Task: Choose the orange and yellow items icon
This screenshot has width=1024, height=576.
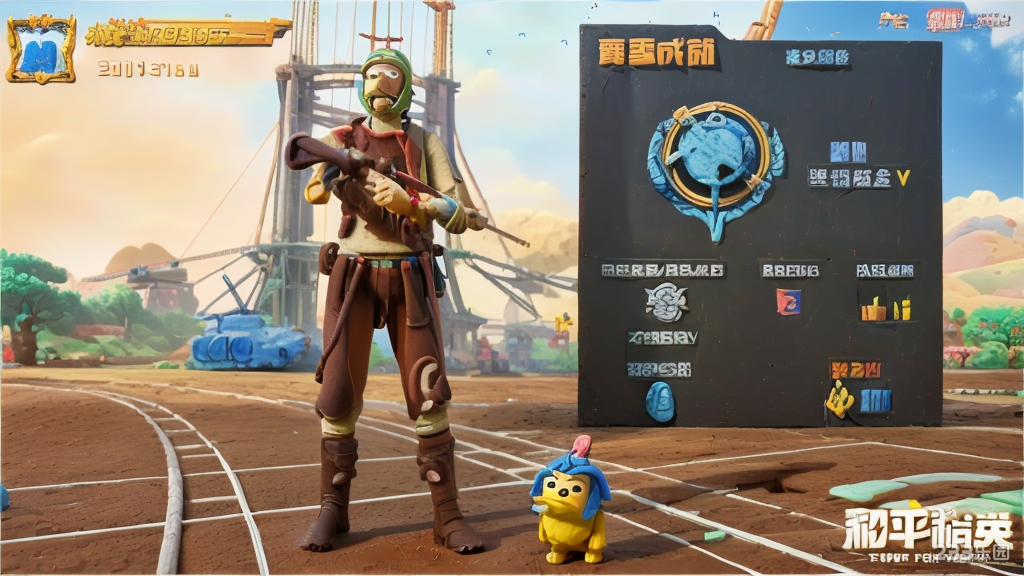Action: [886, 308]
